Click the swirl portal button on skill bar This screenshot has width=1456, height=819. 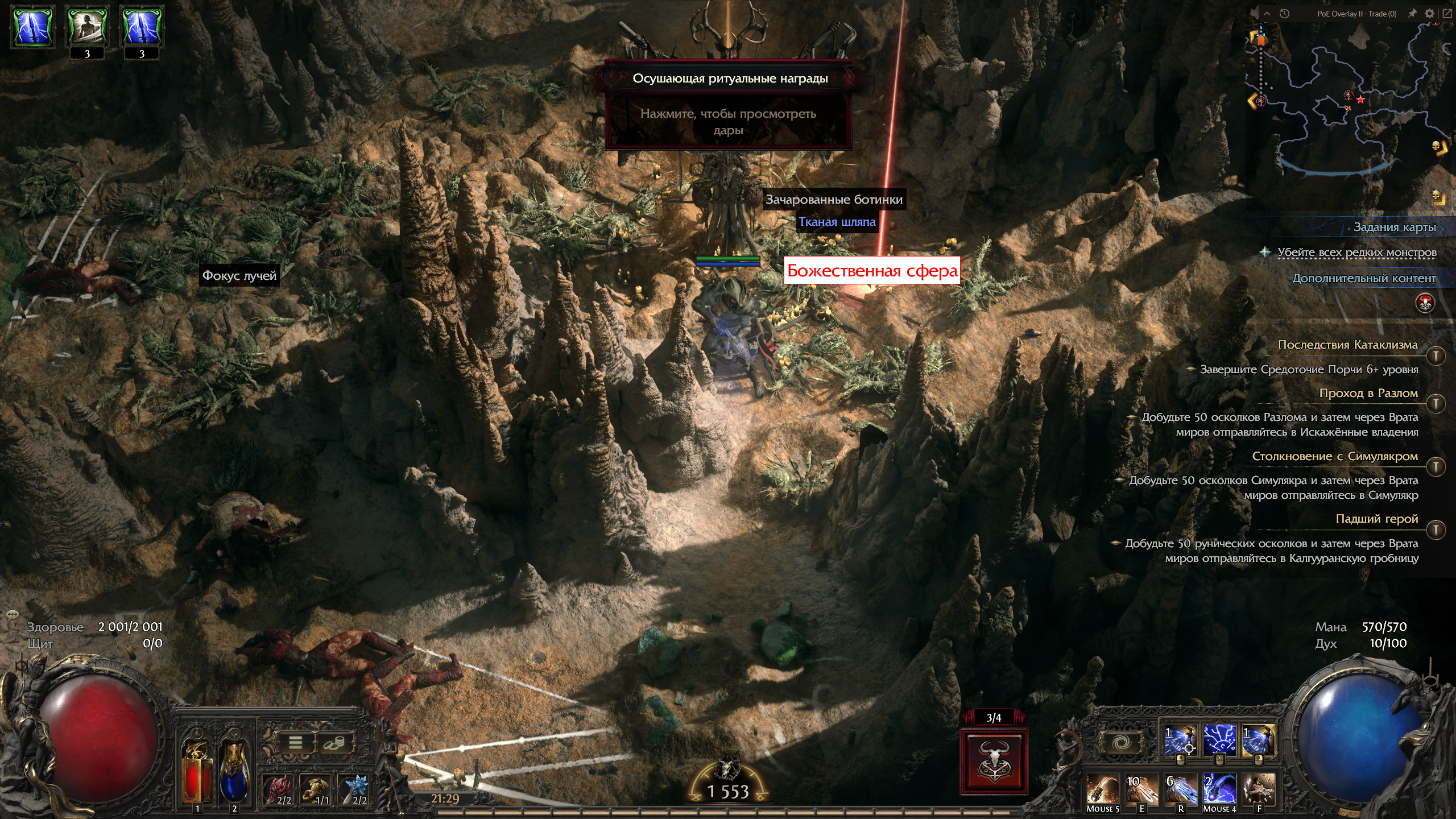coord(1121,742)
